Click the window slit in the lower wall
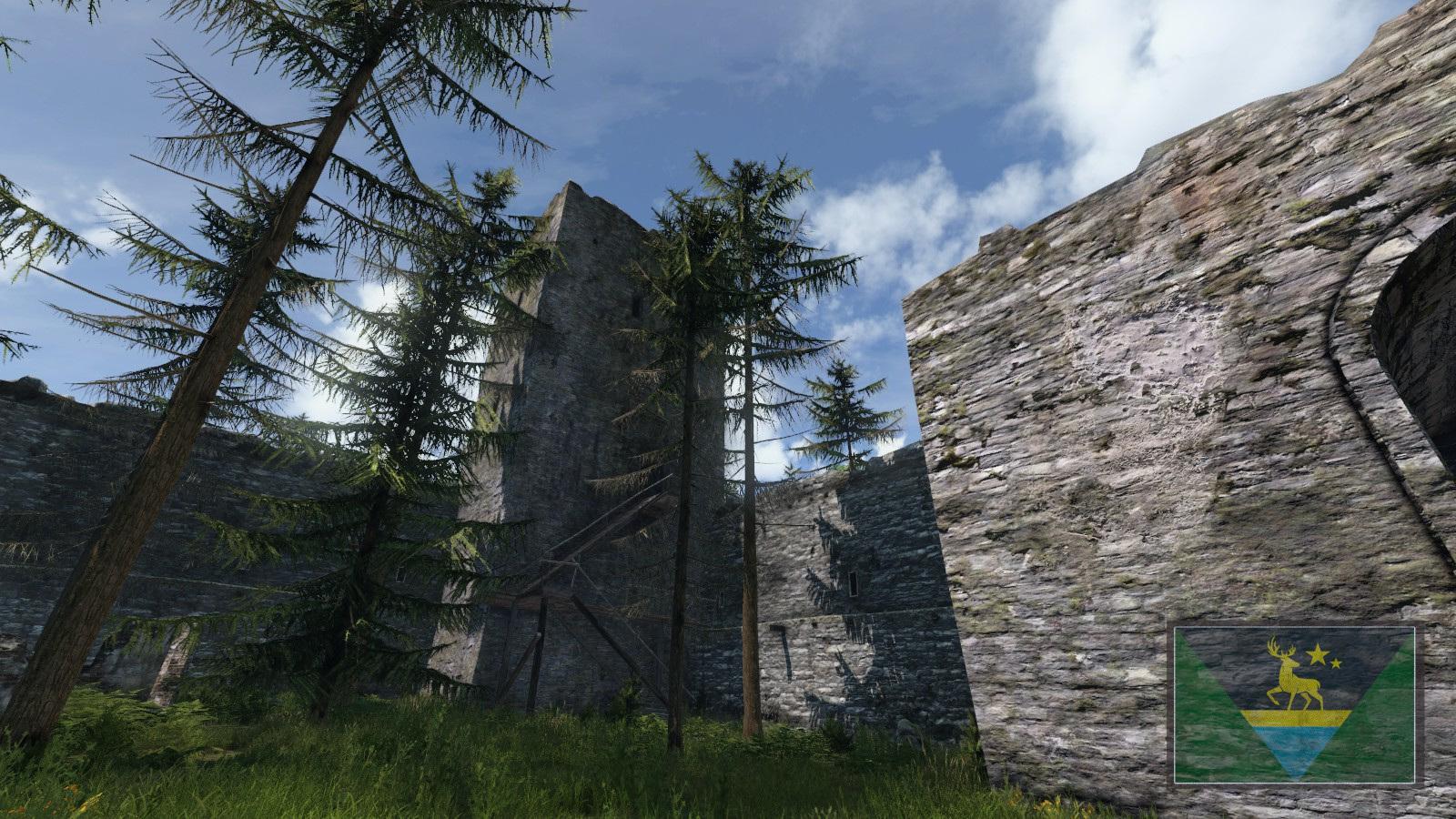Image resolution: width=1456 pixels, height=819 pixels. [854, 583]
